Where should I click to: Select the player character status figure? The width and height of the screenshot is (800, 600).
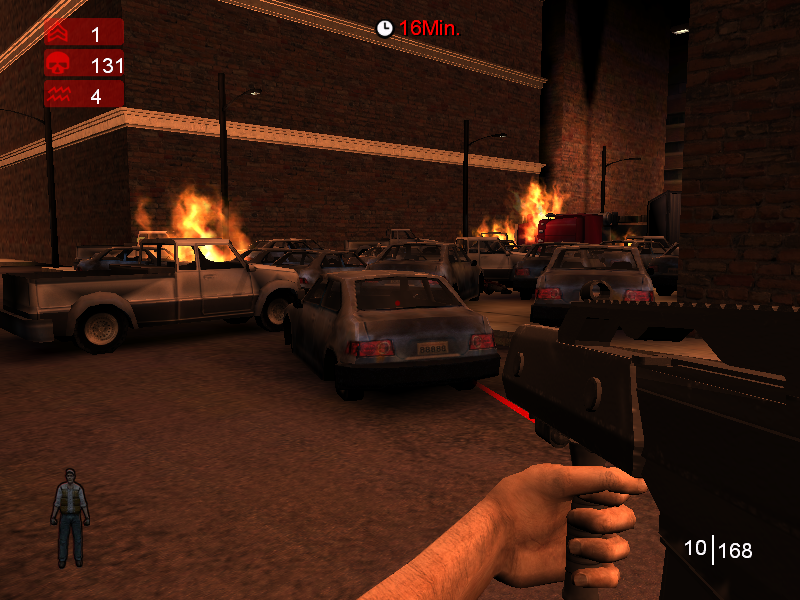coord(69,517)
